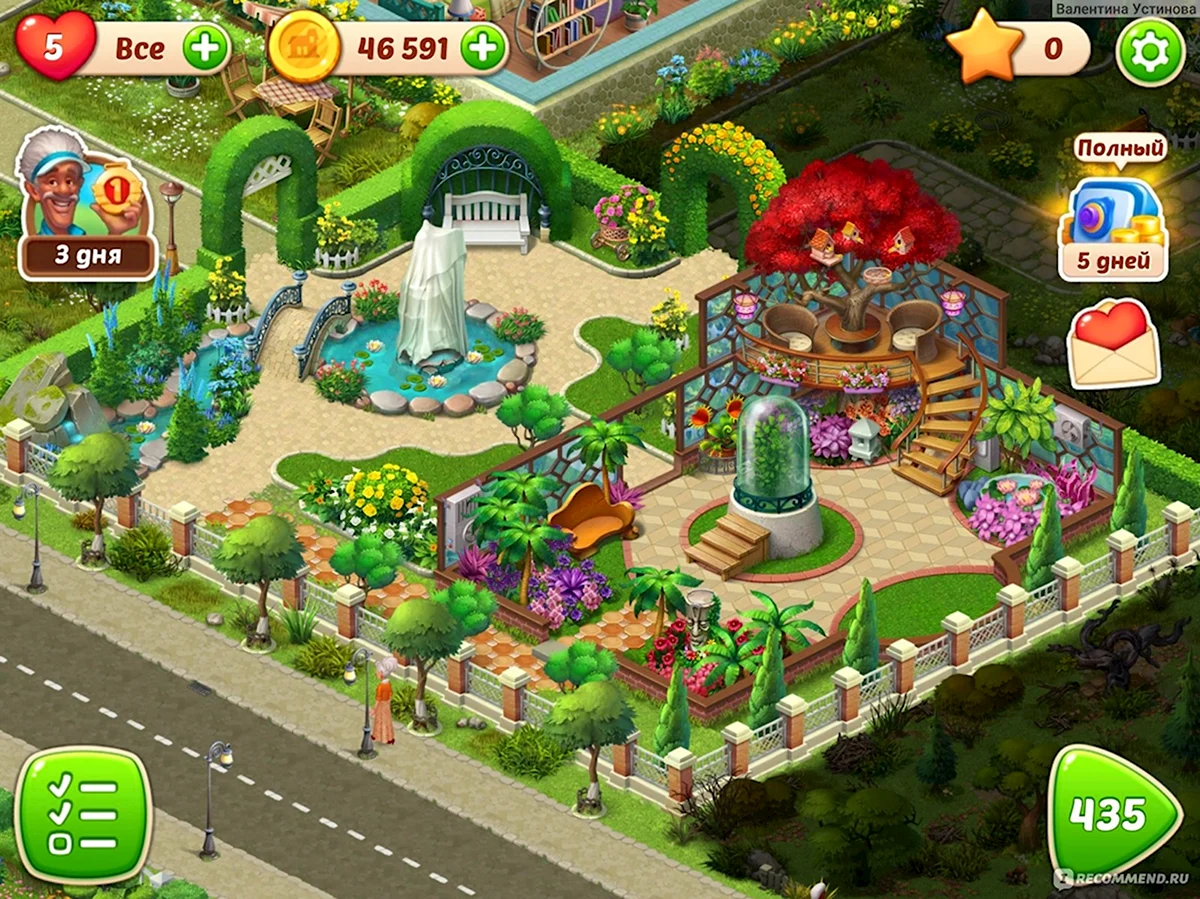Add more lives with the green plus
The image size is (1200, 899).
click(x=206, y=47)
